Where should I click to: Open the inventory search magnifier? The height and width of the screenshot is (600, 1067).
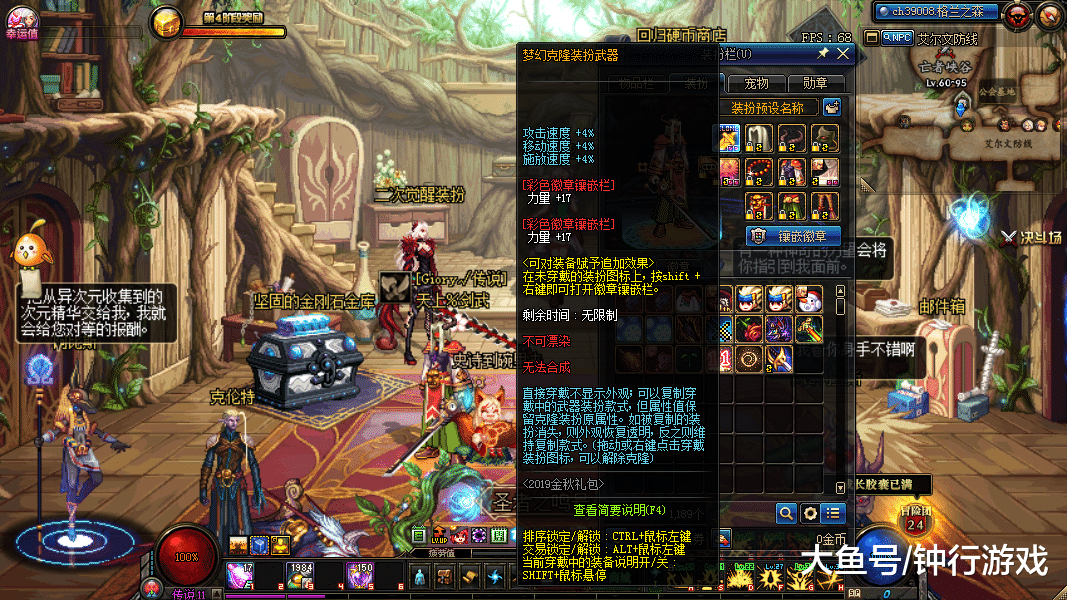pos(787,514)
